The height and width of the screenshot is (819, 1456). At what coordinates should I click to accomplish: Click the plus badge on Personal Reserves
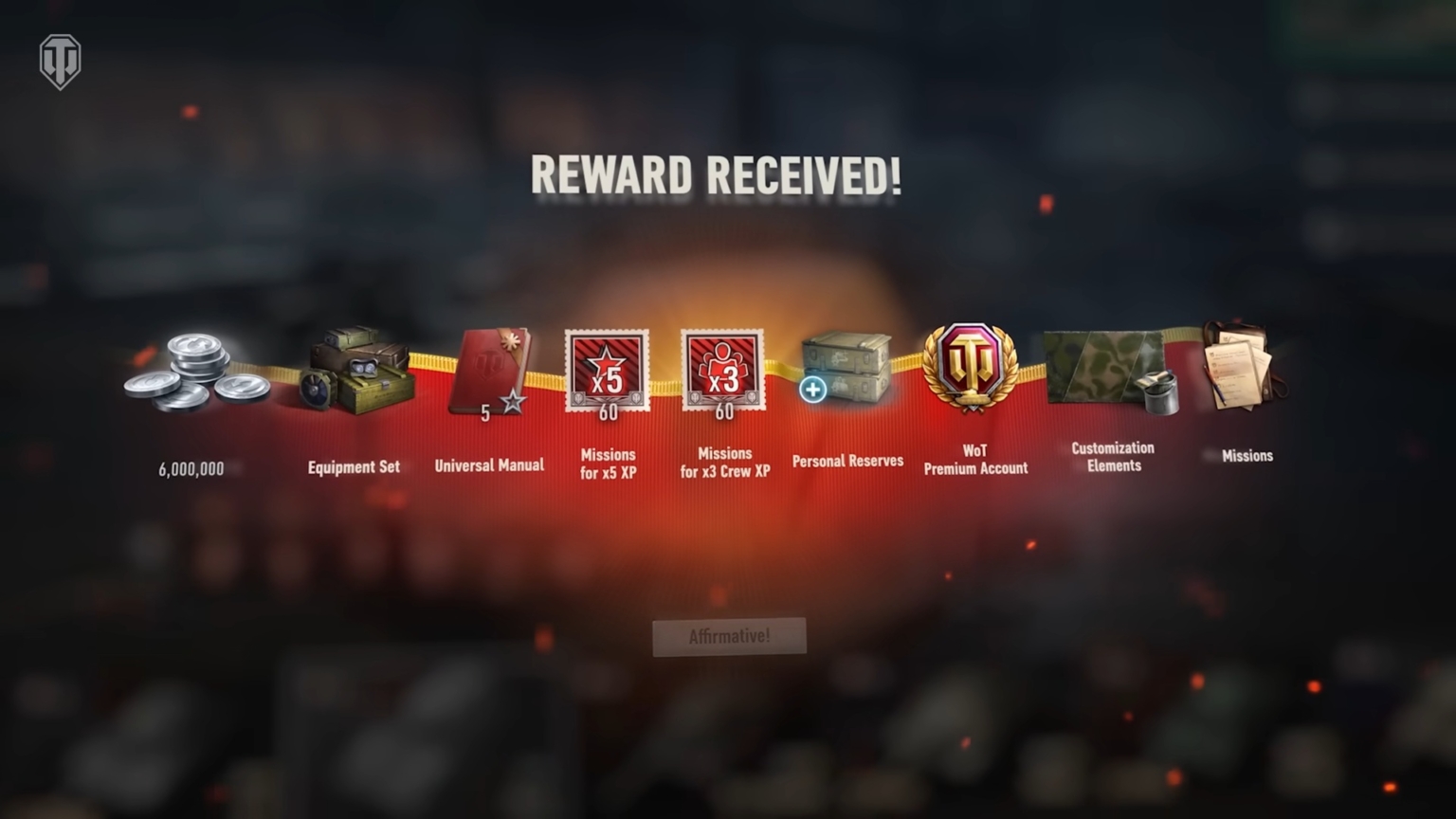(813, 390)
